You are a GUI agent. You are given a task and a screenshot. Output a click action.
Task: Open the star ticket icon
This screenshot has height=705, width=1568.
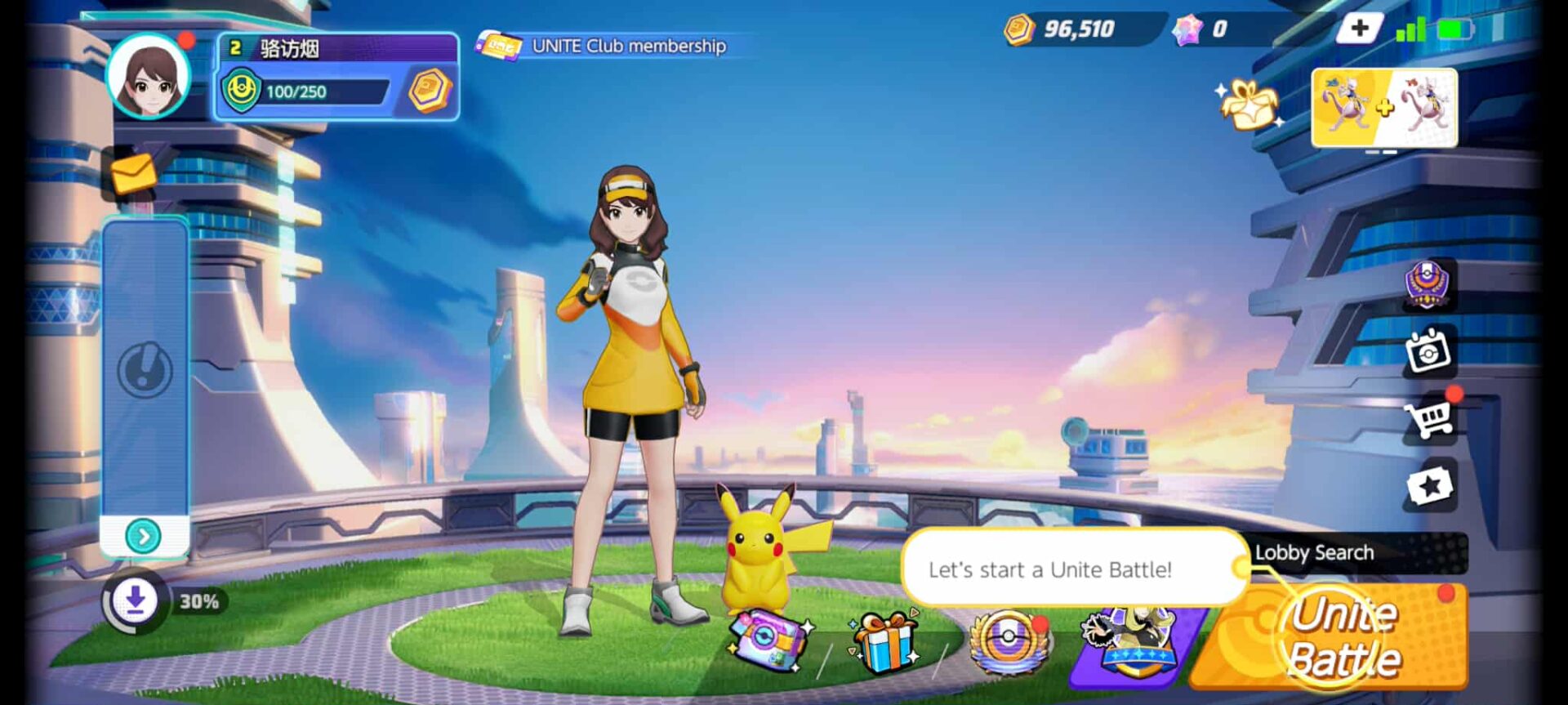(1428, 486)
